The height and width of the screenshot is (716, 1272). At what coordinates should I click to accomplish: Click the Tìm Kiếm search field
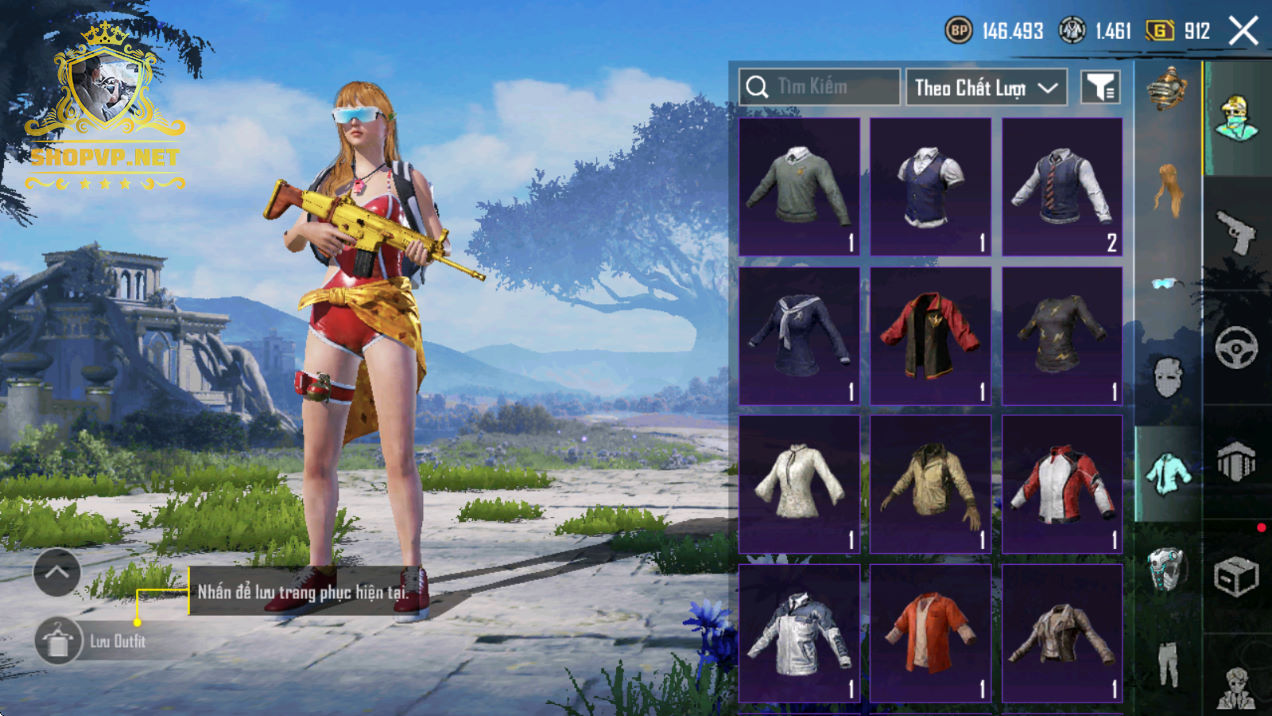[x=820, y=87]
